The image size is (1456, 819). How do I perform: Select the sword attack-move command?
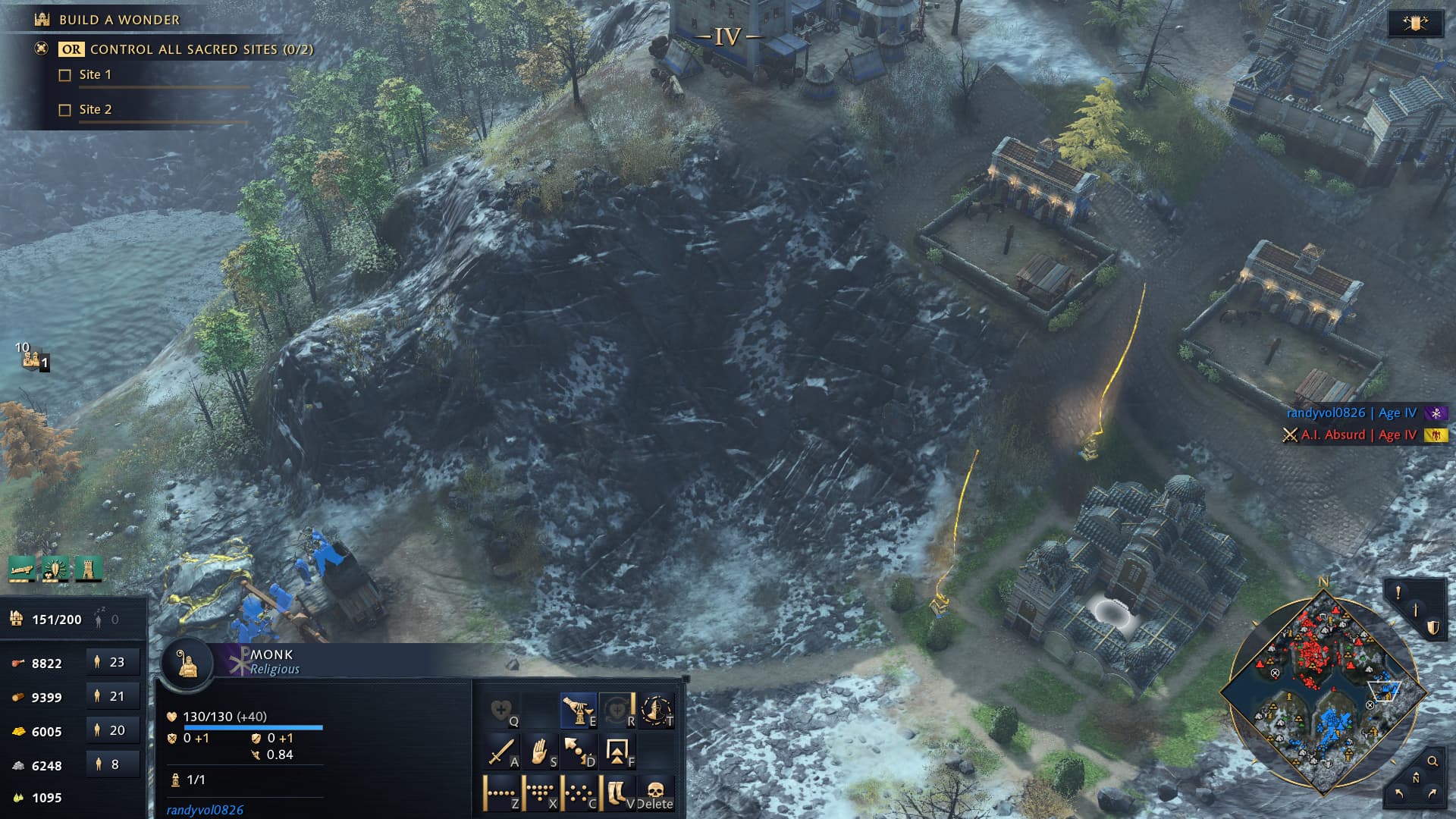(501, 751)
